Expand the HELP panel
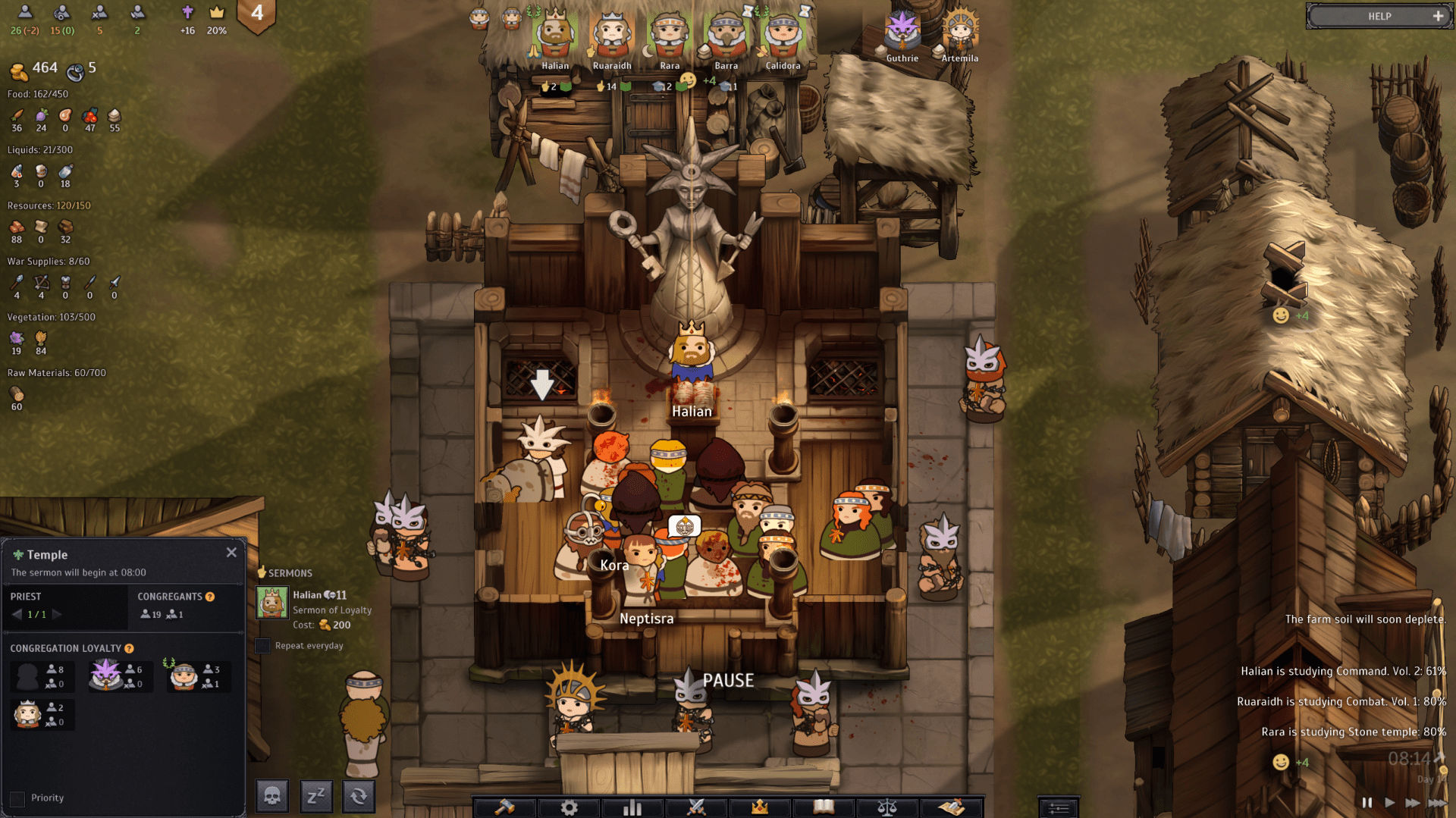The width and height of the screenshot is (1456, 818). 1438,16
